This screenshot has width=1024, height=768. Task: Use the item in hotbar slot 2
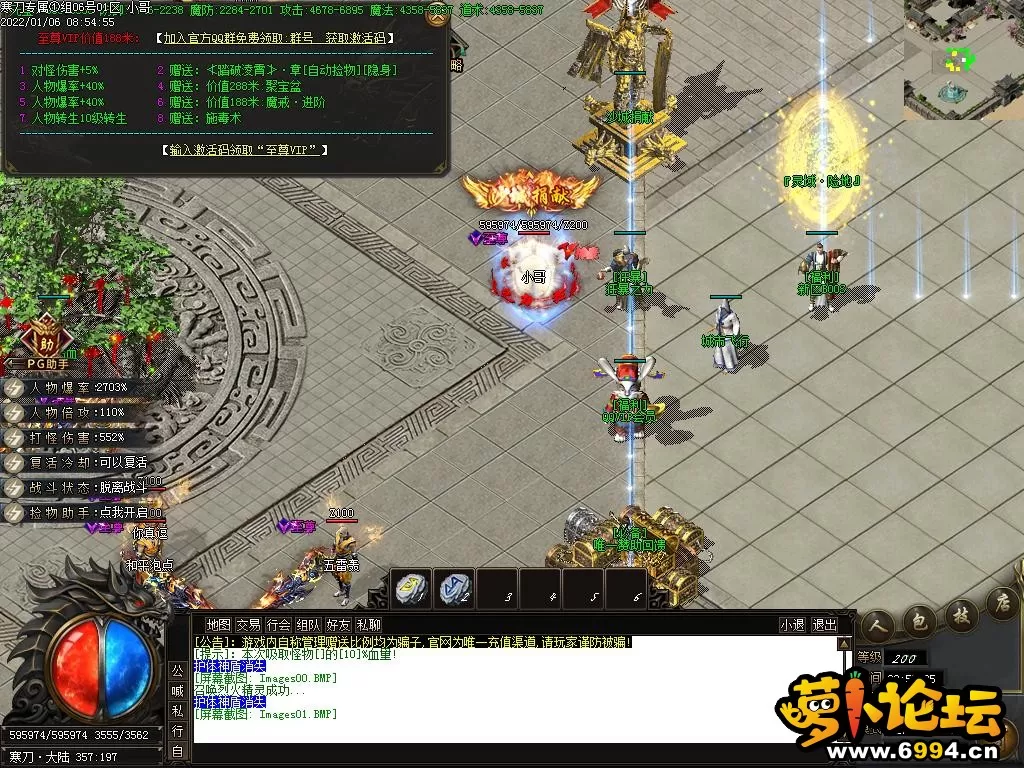[455, 588]
